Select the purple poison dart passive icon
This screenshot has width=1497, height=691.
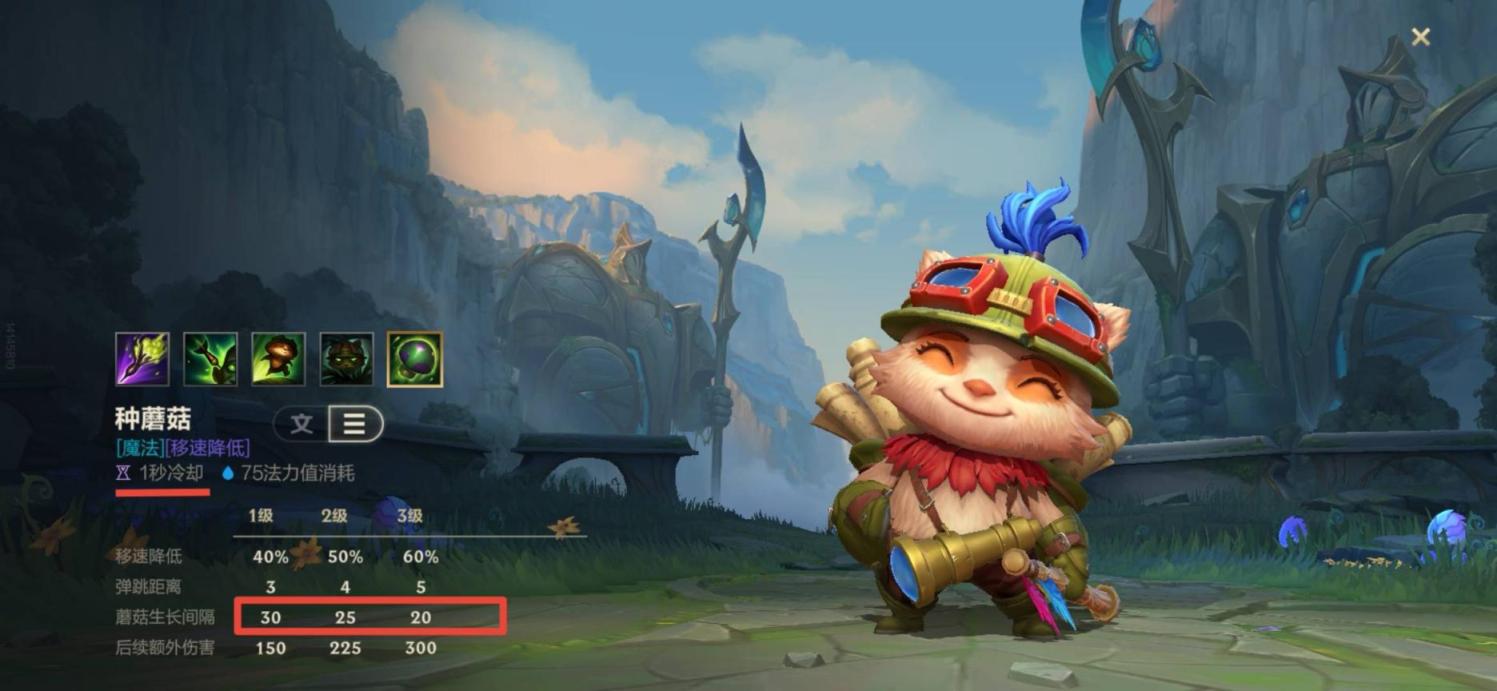142,359
